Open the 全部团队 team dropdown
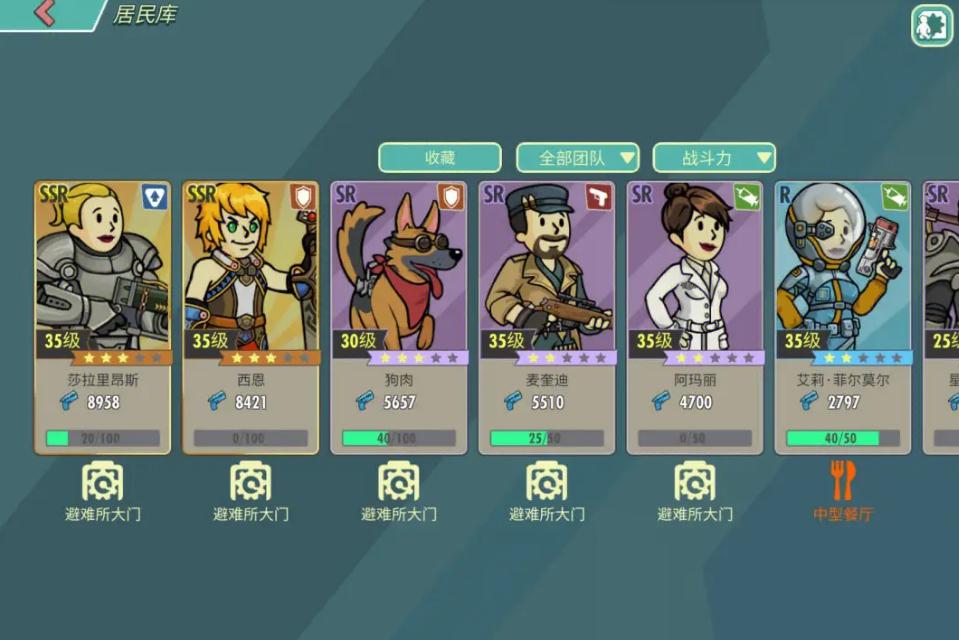Screen dimensions: 959x640 coord(577,158)
